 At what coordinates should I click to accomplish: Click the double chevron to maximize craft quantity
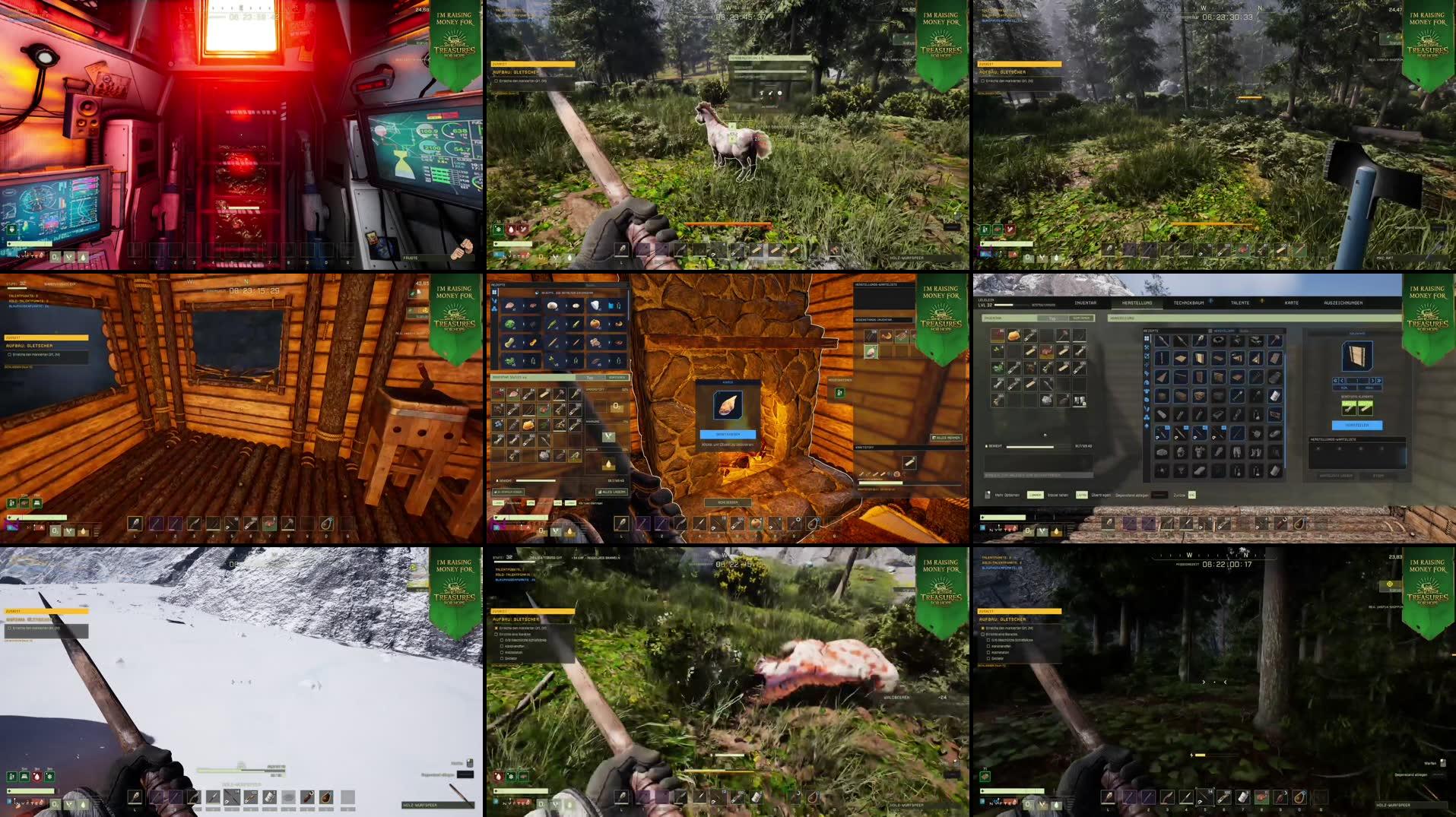point(1381,381)
